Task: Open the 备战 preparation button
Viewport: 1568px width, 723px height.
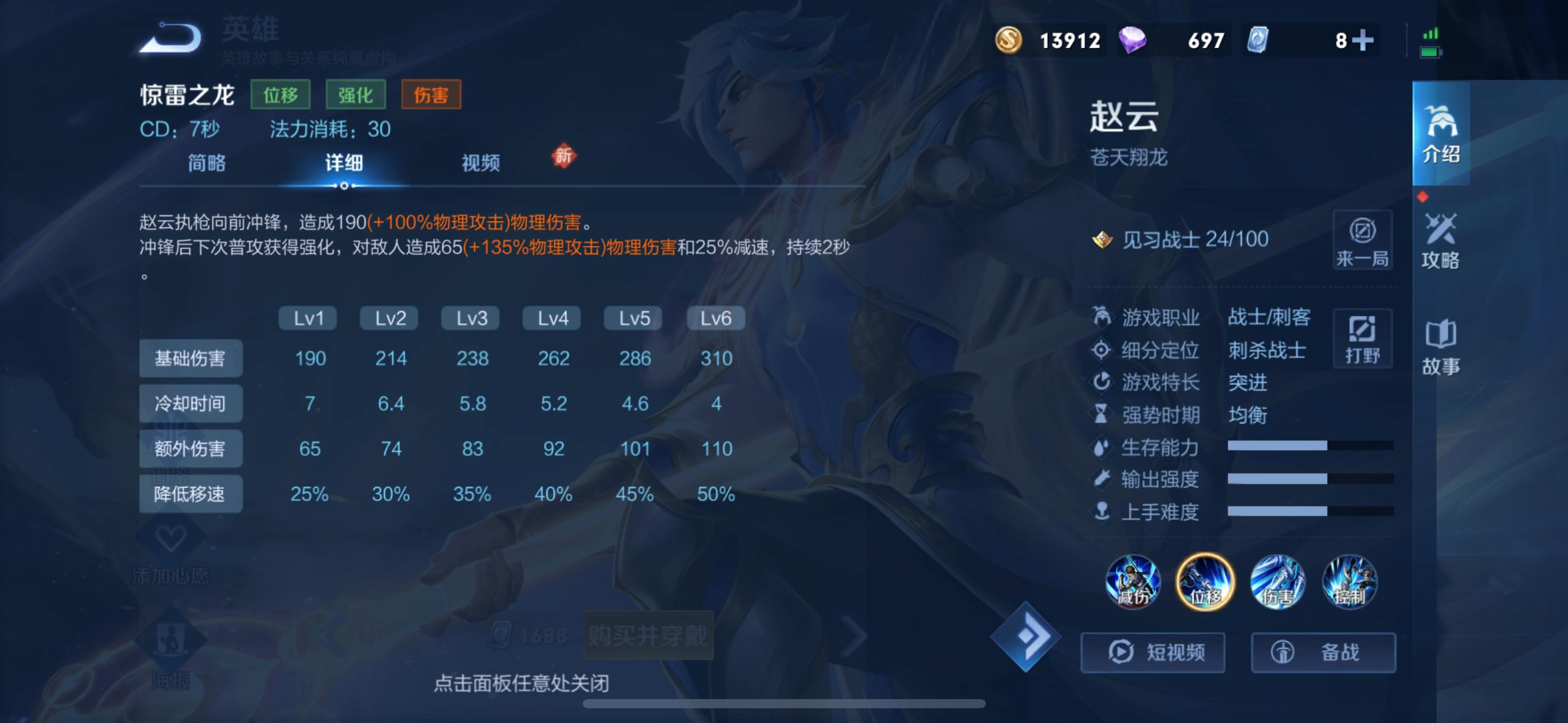Action: pos(1325,652)
